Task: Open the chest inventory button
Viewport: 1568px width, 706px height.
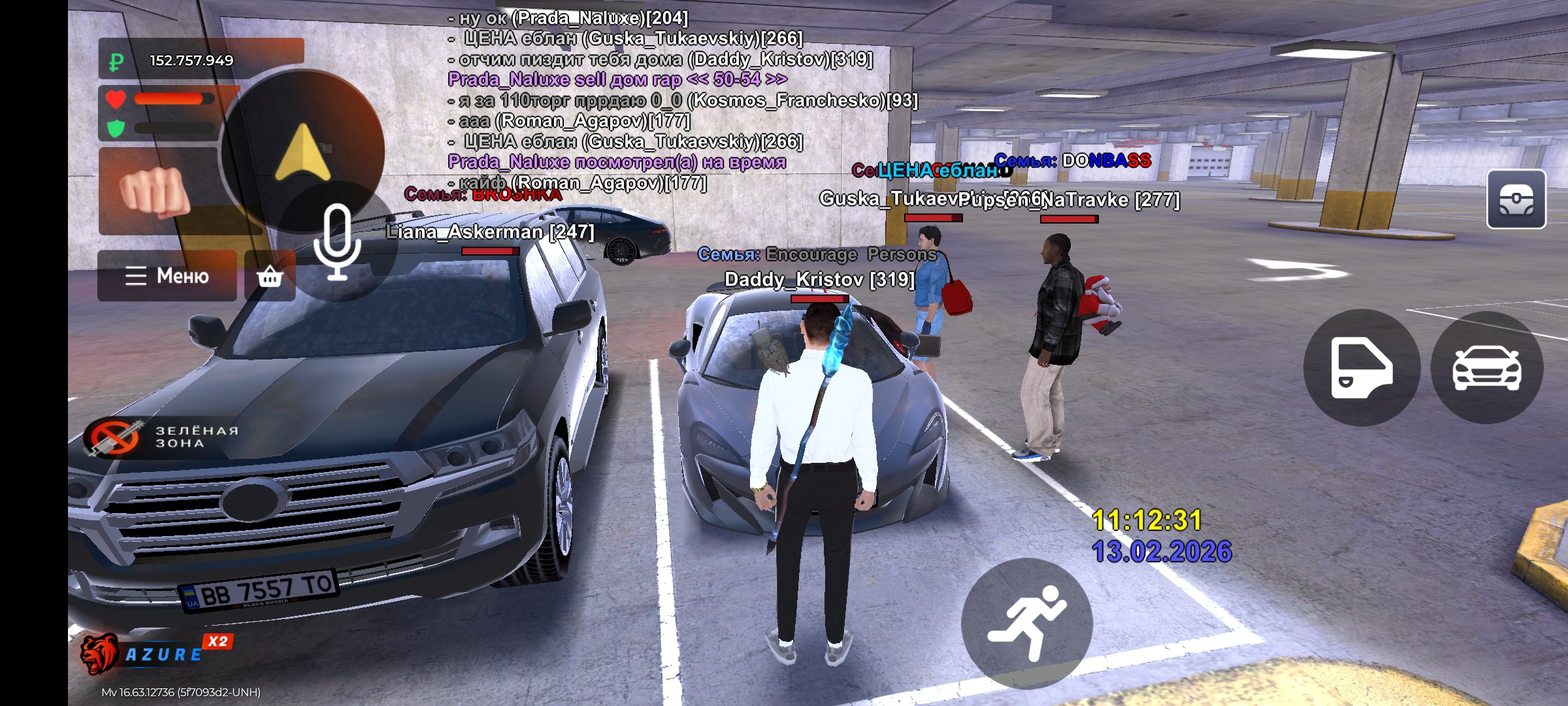Action: (x=1516, y=199)
